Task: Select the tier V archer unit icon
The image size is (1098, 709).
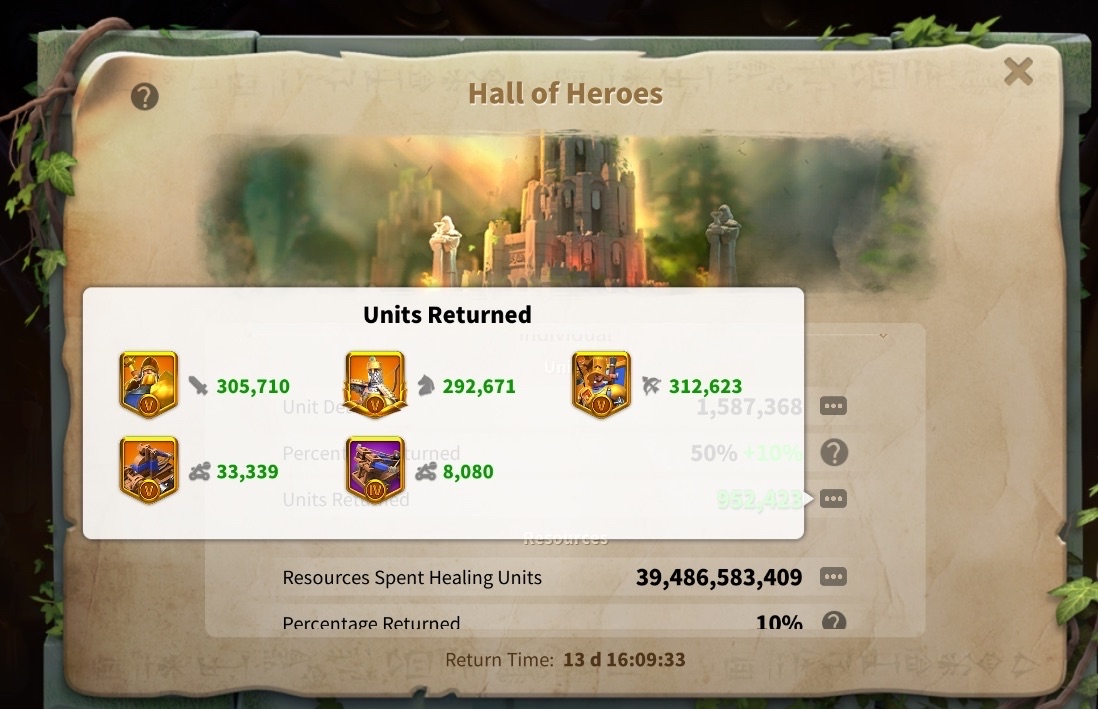Action: pos(601,383)
